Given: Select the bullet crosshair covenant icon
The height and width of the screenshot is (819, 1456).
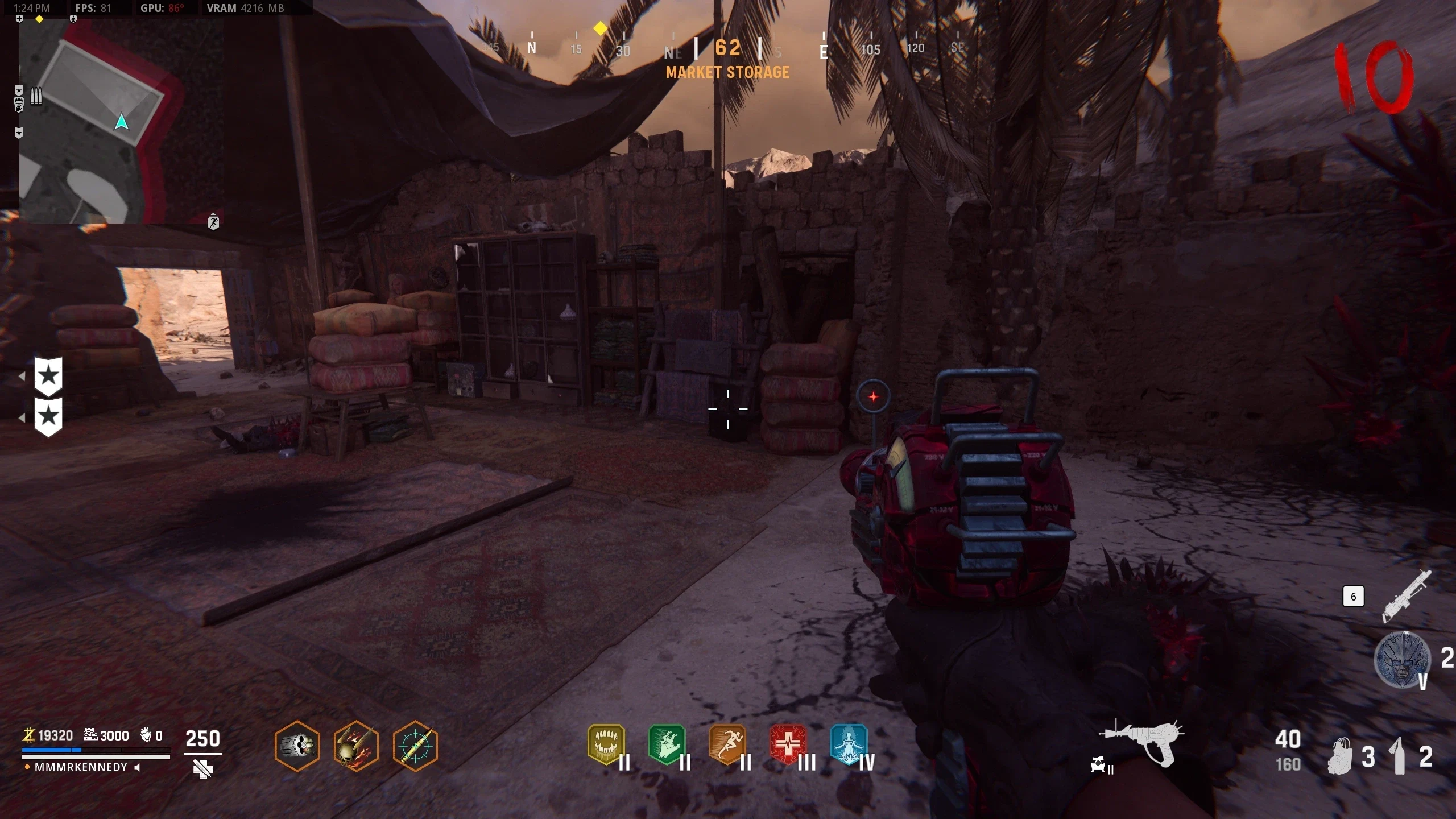Looking at the screenshot, I should [415, 746].
